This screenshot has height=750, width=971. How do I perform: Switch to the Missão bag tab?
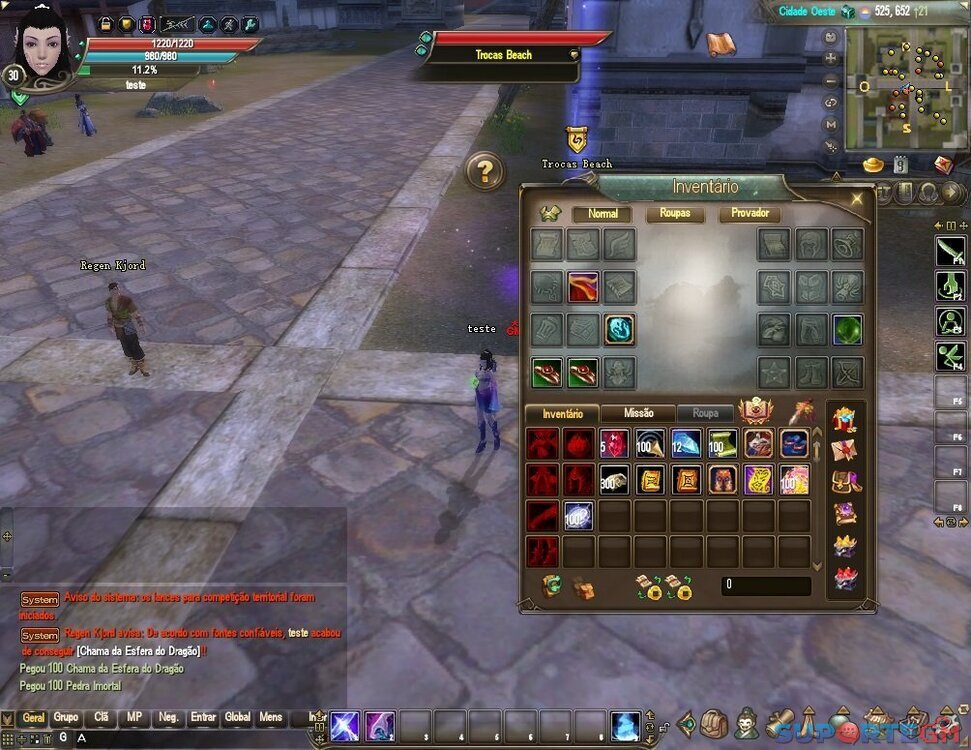[638, 413]
